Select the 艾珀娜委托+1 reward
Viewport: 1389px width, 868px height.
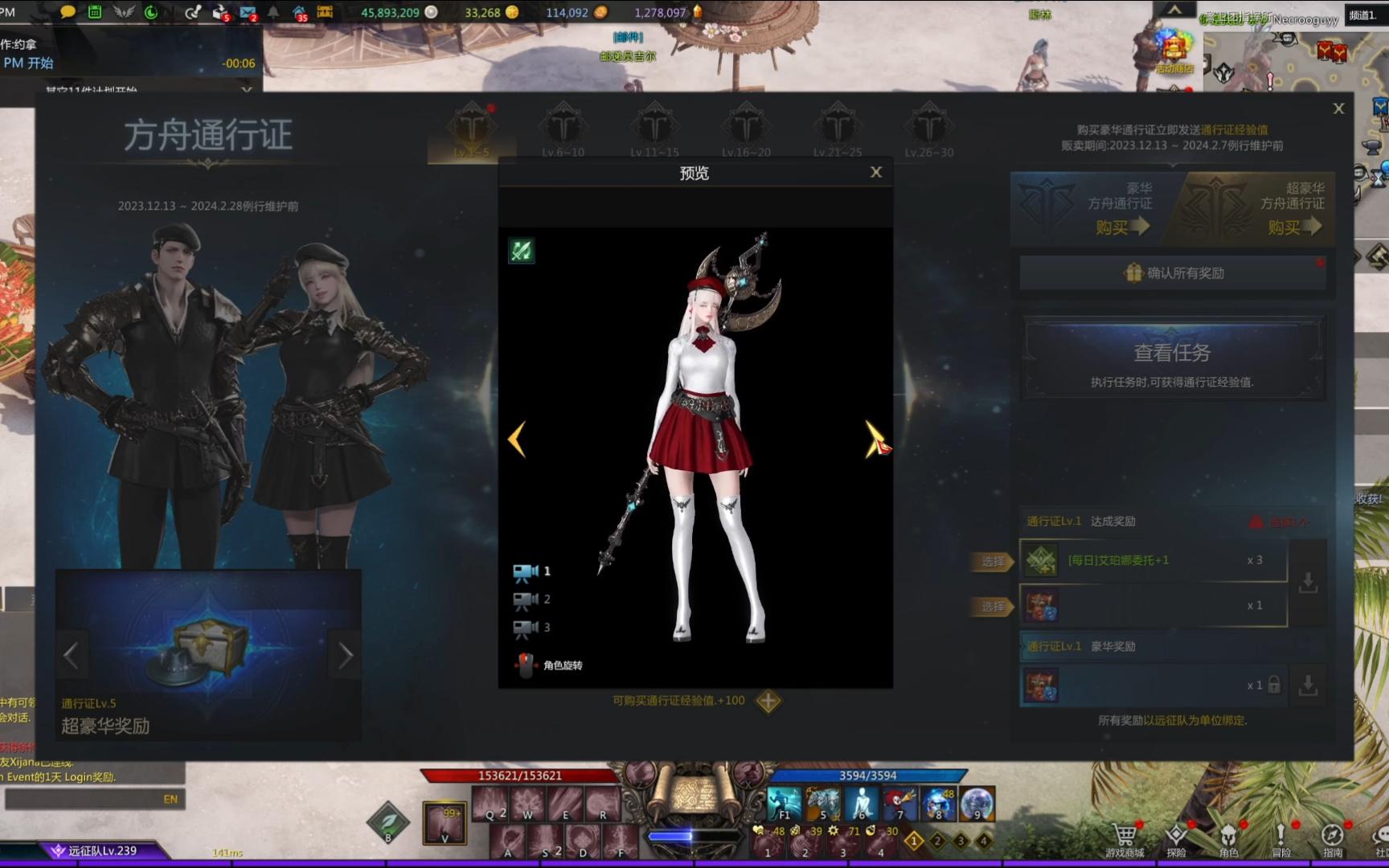(x=994, y=561)
